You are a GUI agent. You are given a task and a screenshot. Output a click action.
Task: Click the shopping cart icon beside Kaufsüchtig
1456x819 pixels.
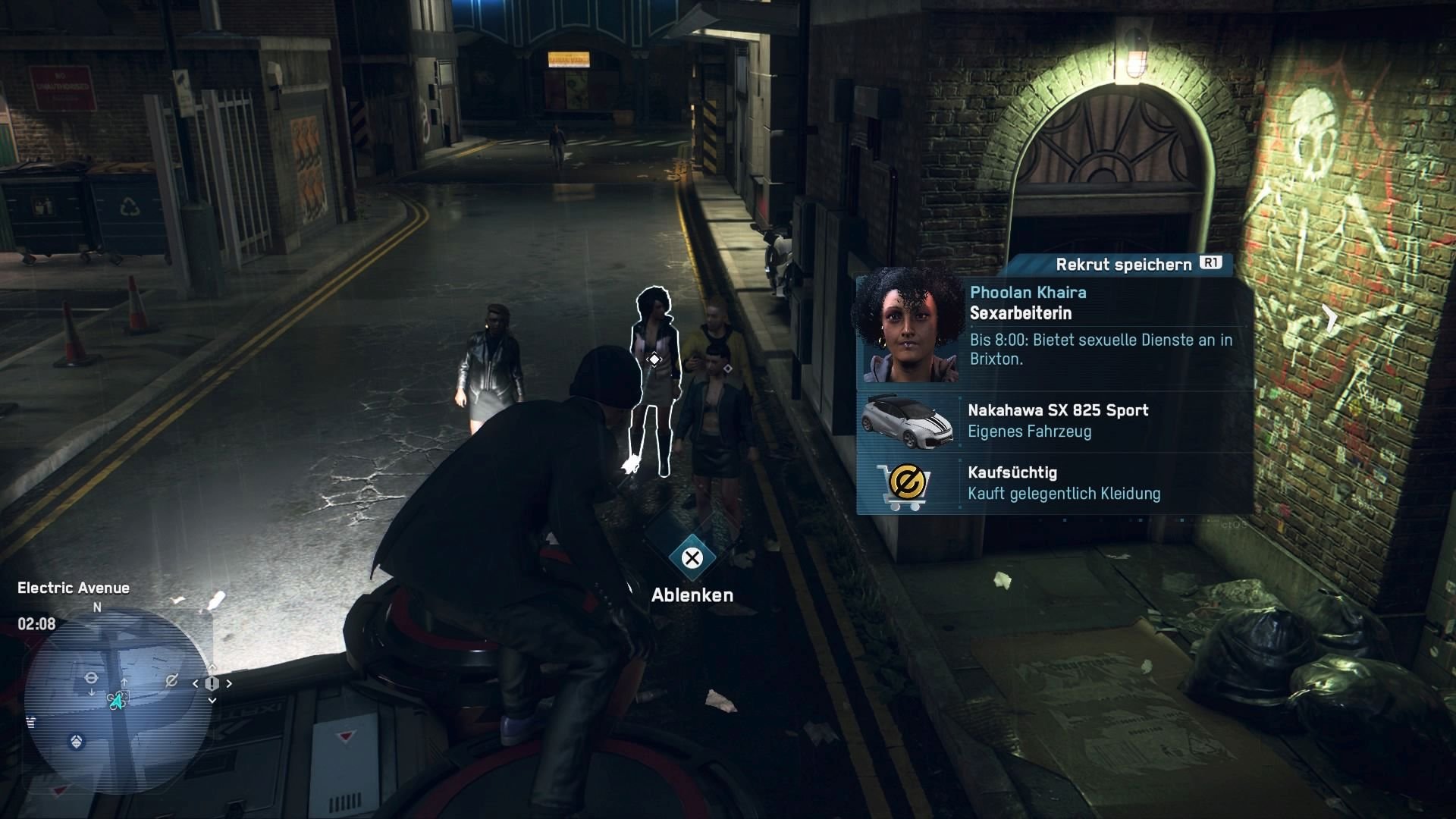[905, 484]
